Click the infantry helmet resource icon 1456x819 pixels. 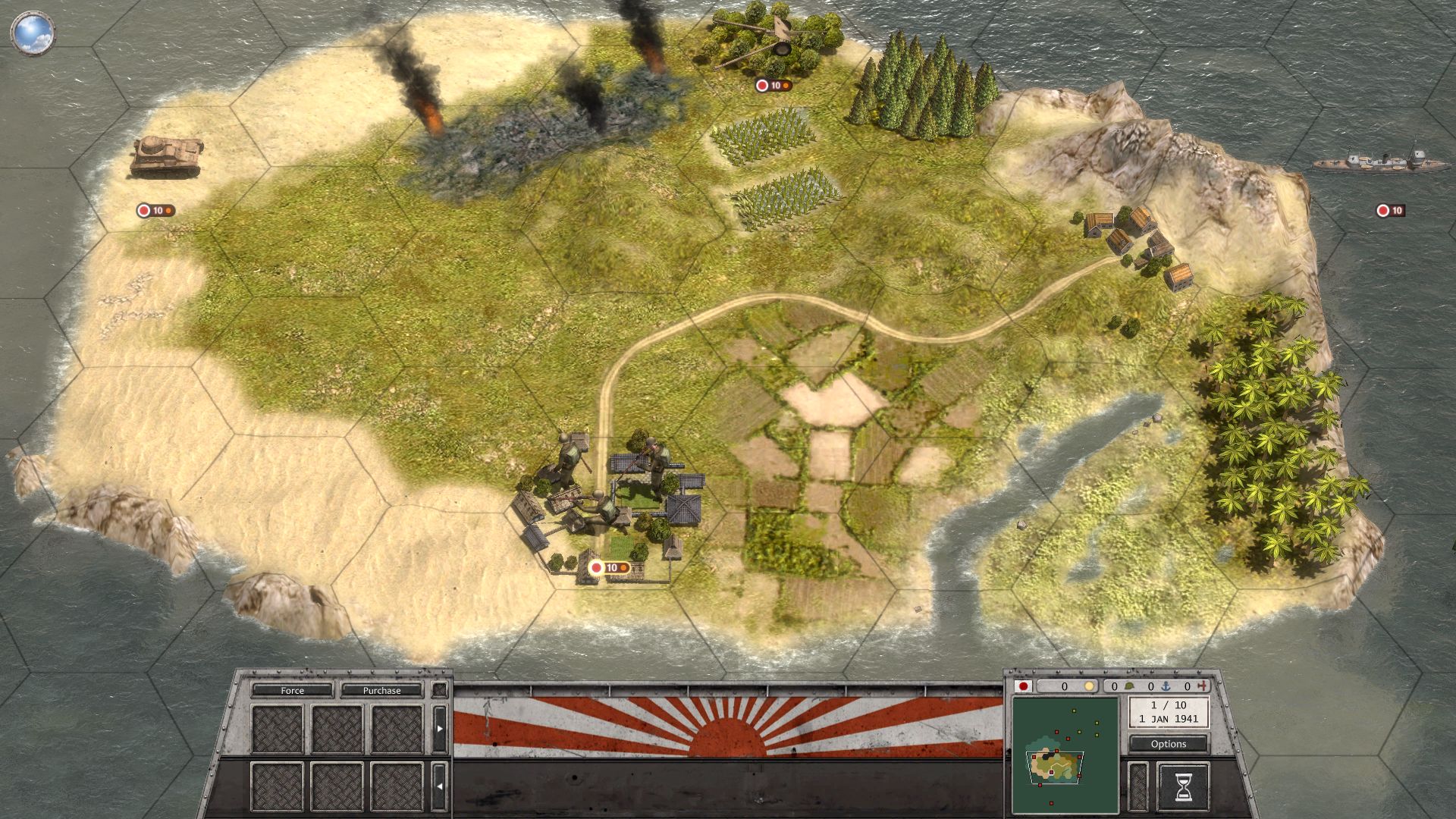click(x=1128, y=686)
